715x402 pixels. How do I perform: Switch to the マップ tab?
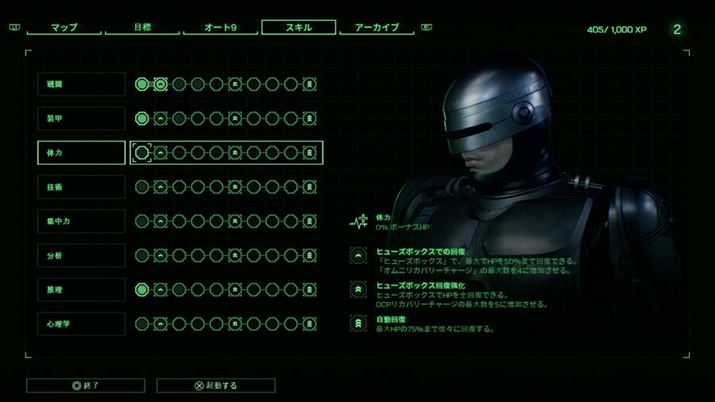(64, 28)
